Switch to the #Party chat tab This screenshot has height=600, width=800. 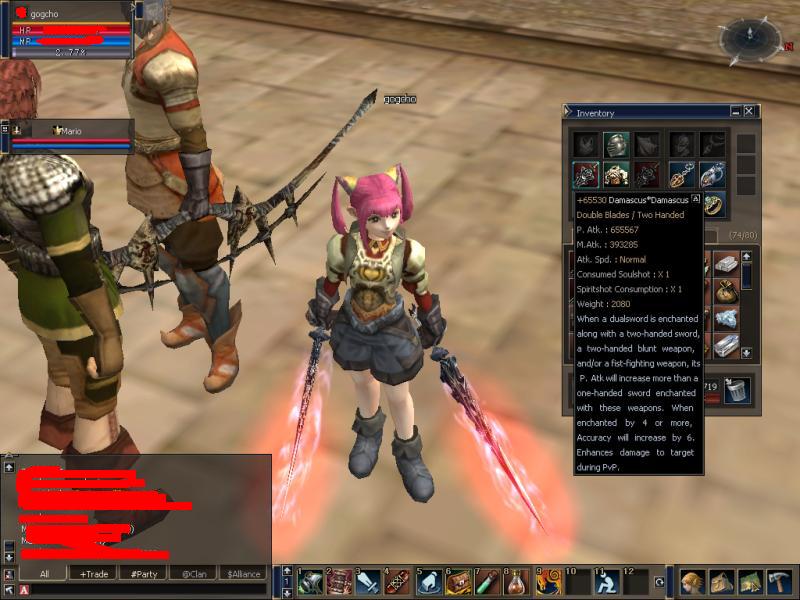[x=143, y=574]
